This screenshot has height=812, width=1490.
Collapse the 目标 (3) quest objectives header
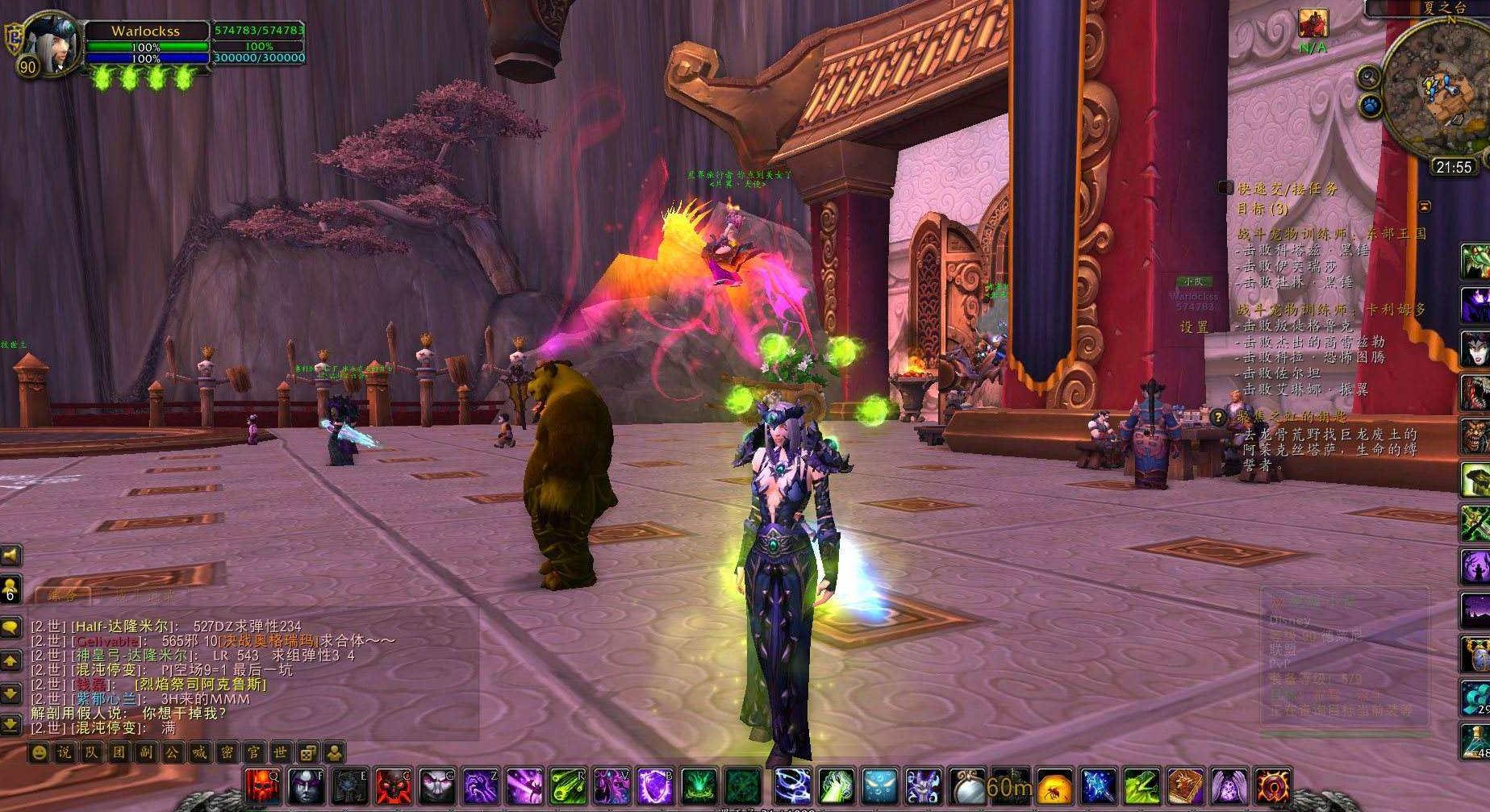(x=1263, y=210)
